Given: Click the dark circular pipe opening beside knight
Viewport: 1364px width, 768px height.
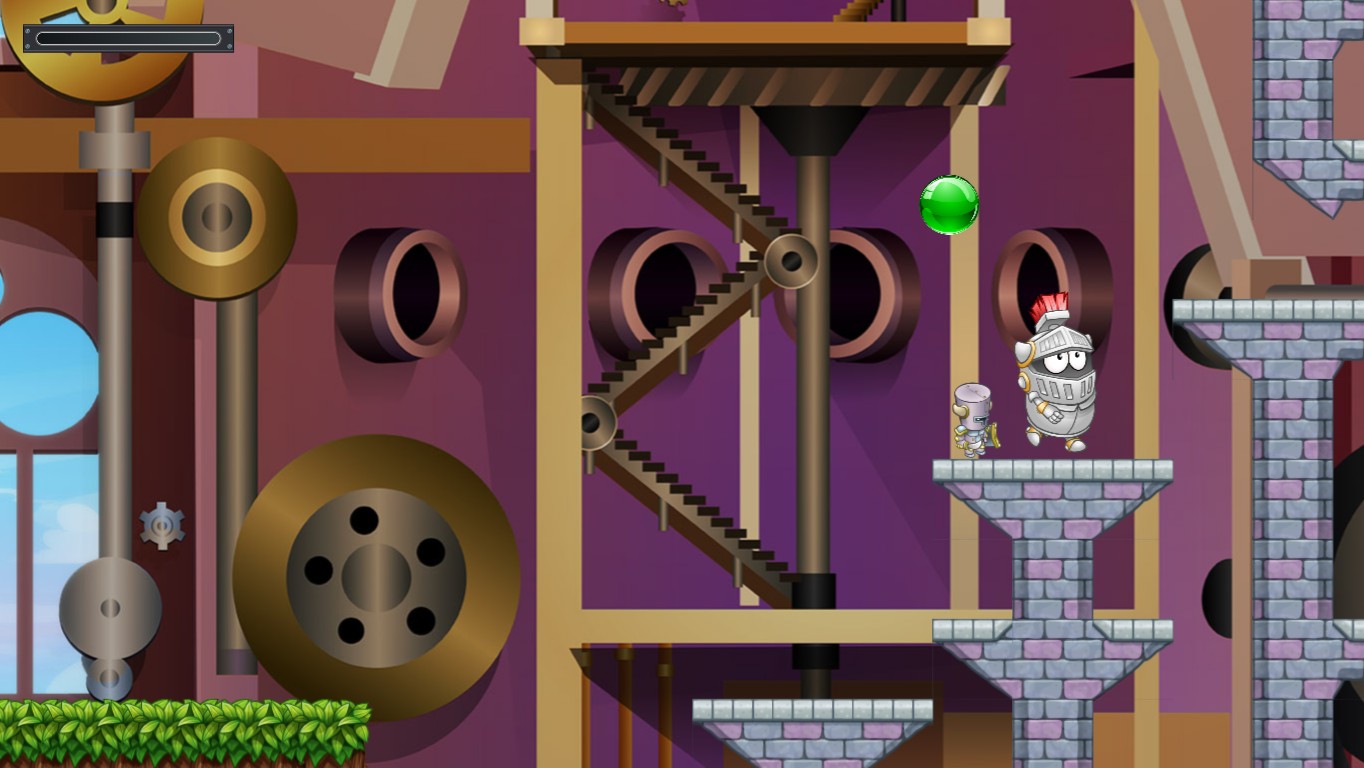Looking at the screenshot, I should pos(1047,280).
